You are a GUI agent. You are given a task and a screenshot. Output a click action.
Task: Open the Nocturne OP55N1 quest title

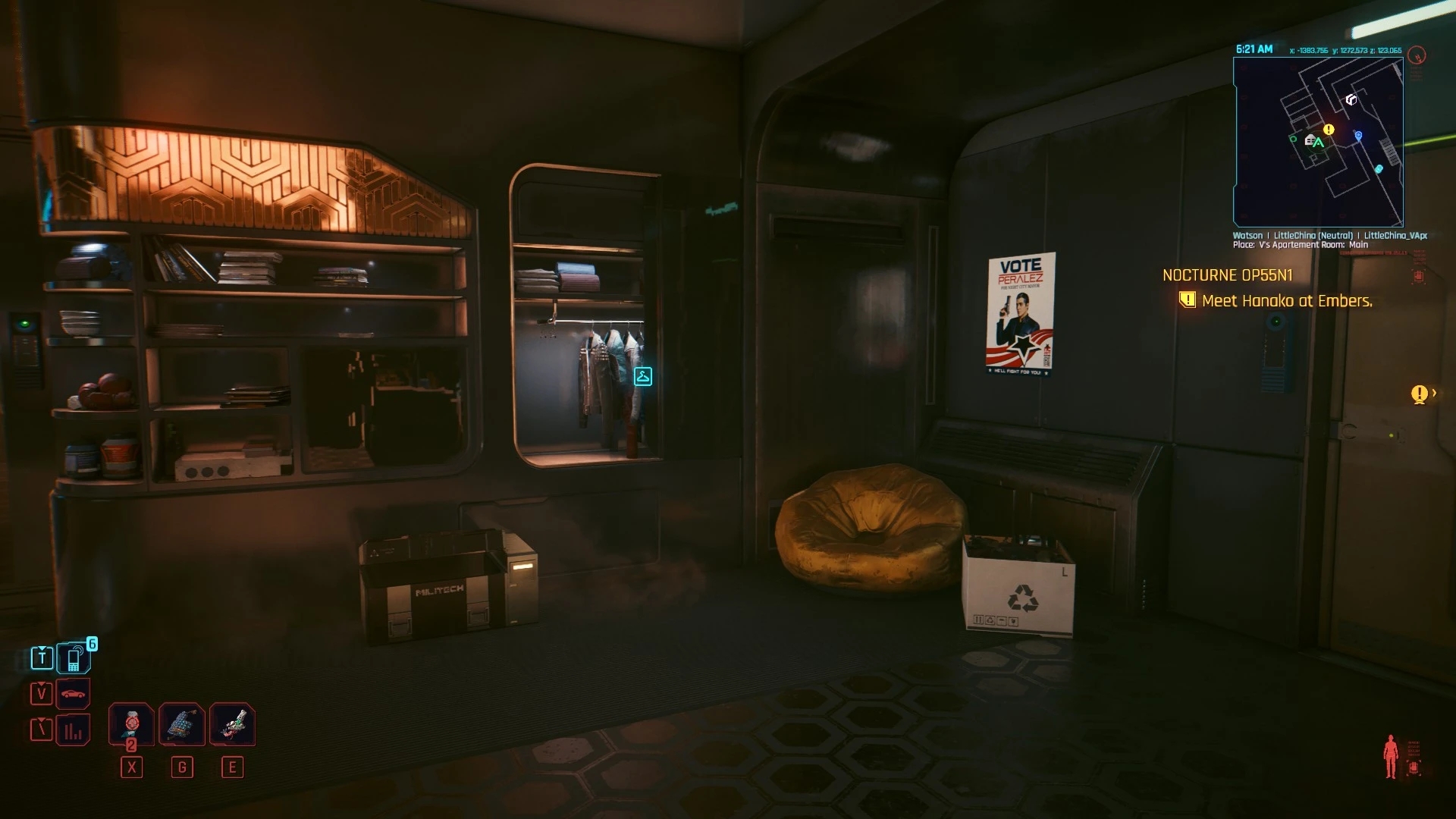pos(1228,275)
